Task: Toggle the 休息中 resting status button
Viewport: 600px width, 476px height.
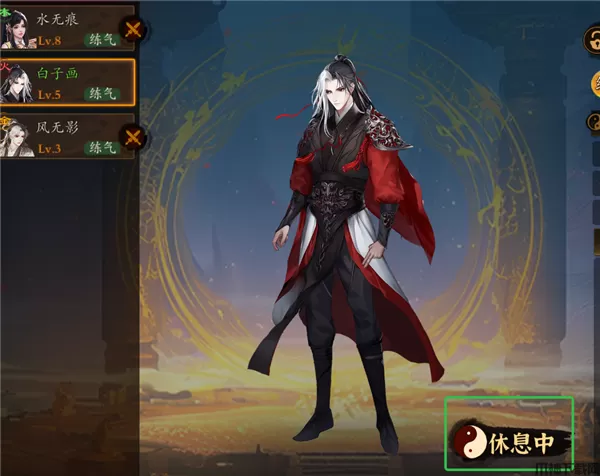Action: click(510, 437)
